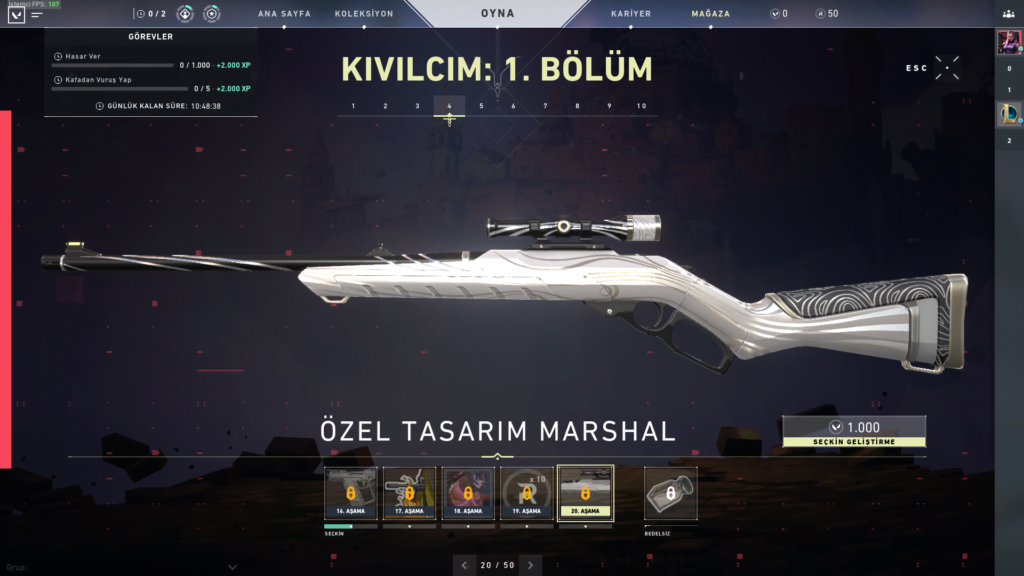Image resolution: width=1024 pixels, height=576 pixels.
Task: Open the Kariyer tab
Action: pos(631,14)
